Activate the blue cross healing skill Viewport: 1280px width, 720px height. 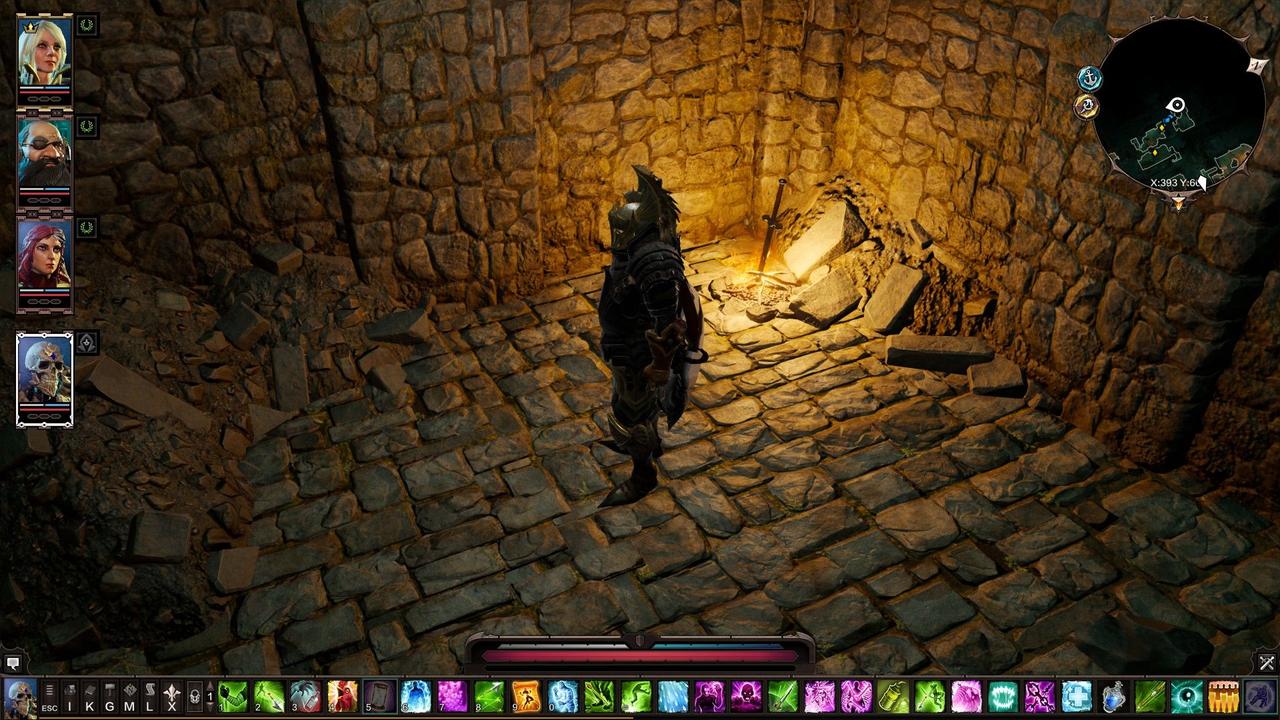tap(1076, 695)
